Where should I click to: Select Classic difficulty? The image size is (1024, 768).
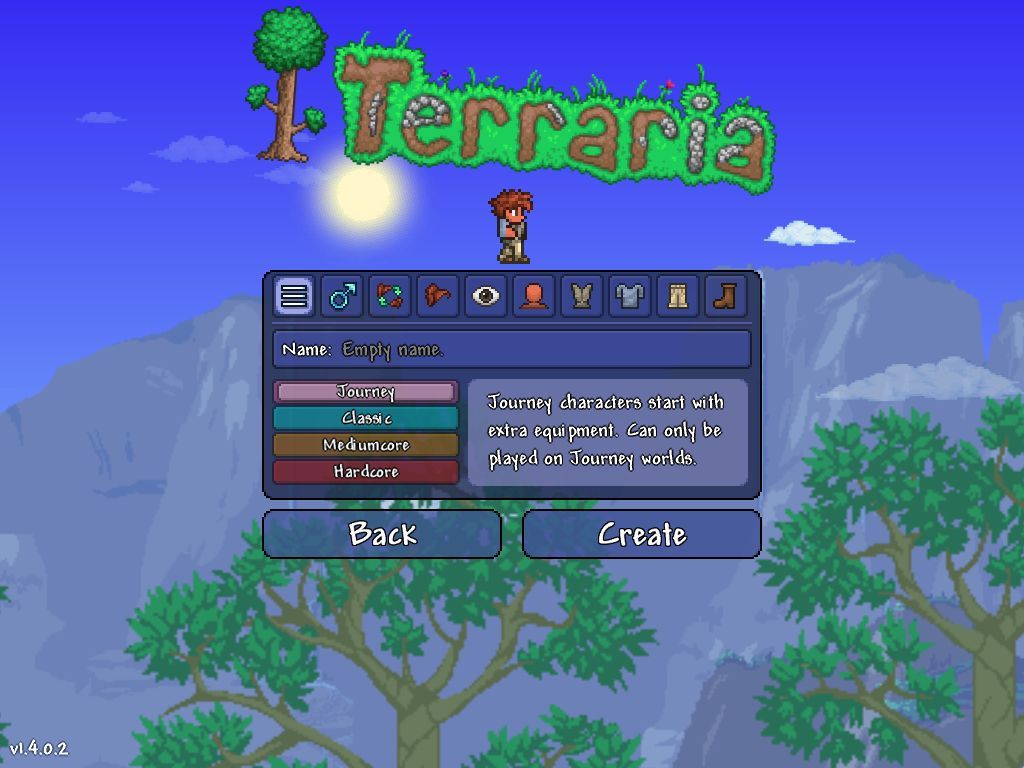click(x=366, y=418)
